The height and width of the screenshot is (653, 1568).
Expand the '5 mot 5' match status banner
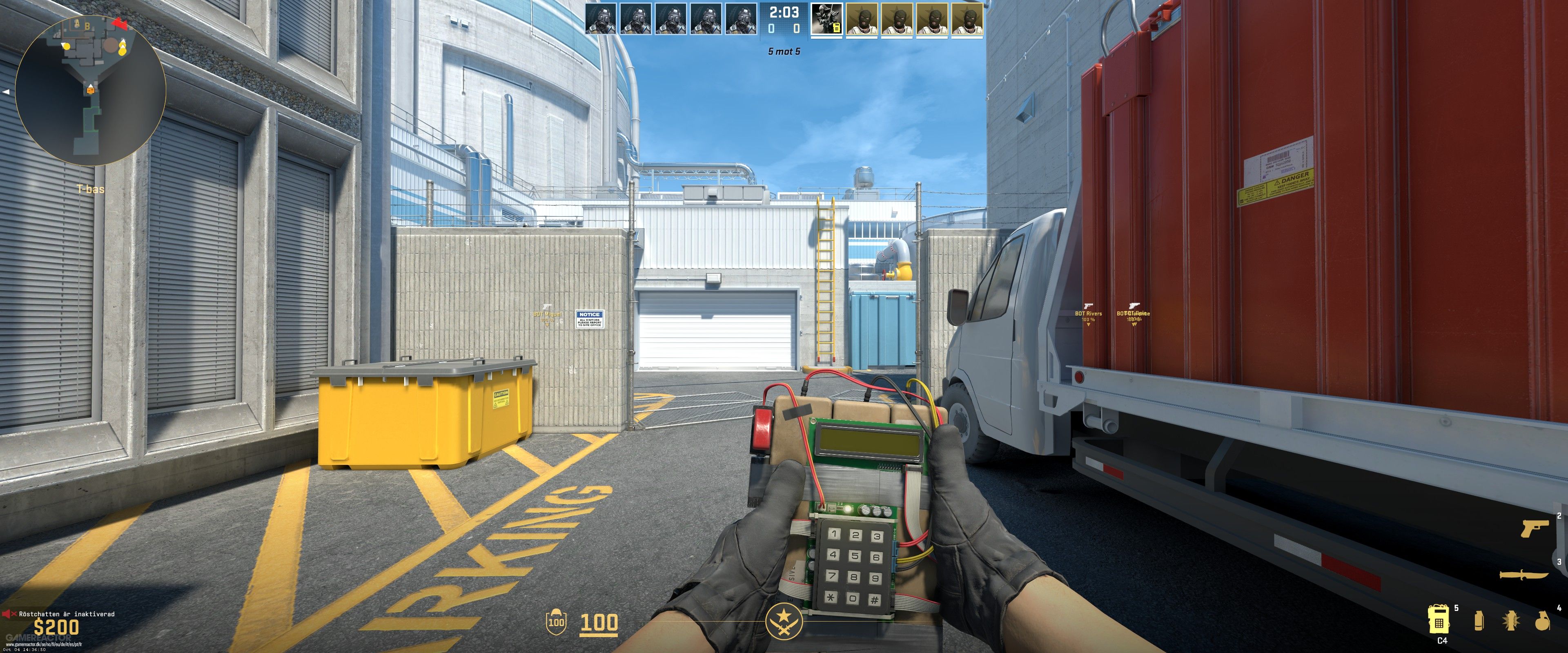point(784,52)
